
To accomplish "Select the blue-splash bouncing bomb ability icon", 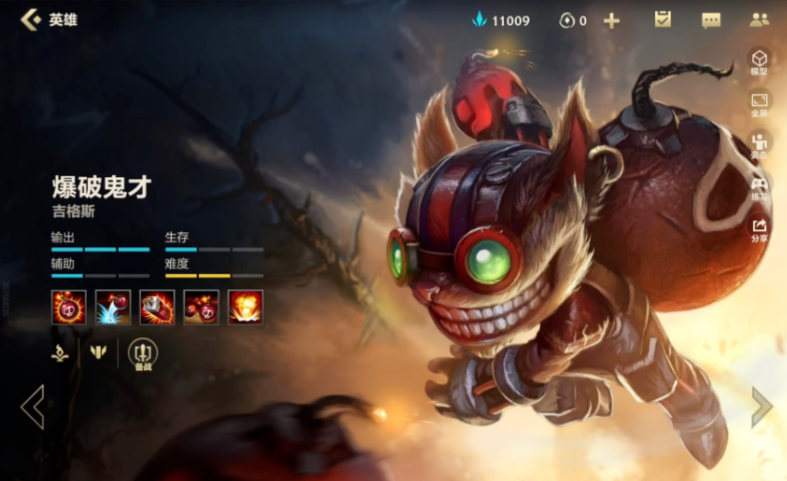I will click(113, 307).
